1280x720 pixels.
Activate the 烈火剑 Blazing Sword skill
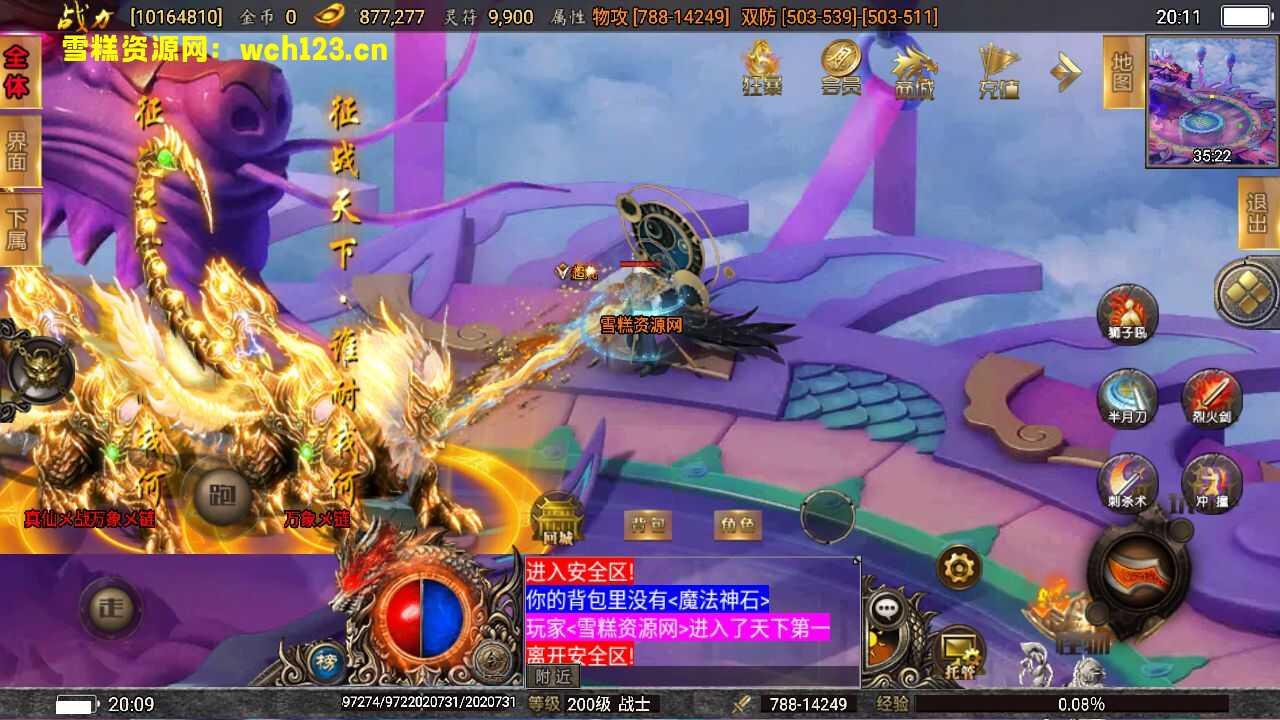click(1210, 398)
